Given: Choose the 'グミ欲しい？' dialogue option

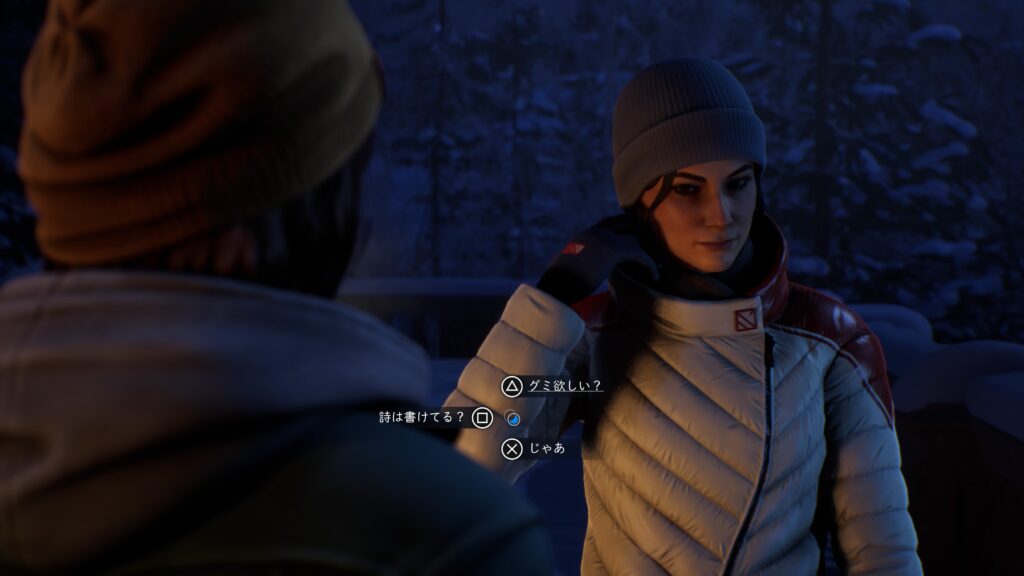Looking at the screenshot, I should pos(565,386).
